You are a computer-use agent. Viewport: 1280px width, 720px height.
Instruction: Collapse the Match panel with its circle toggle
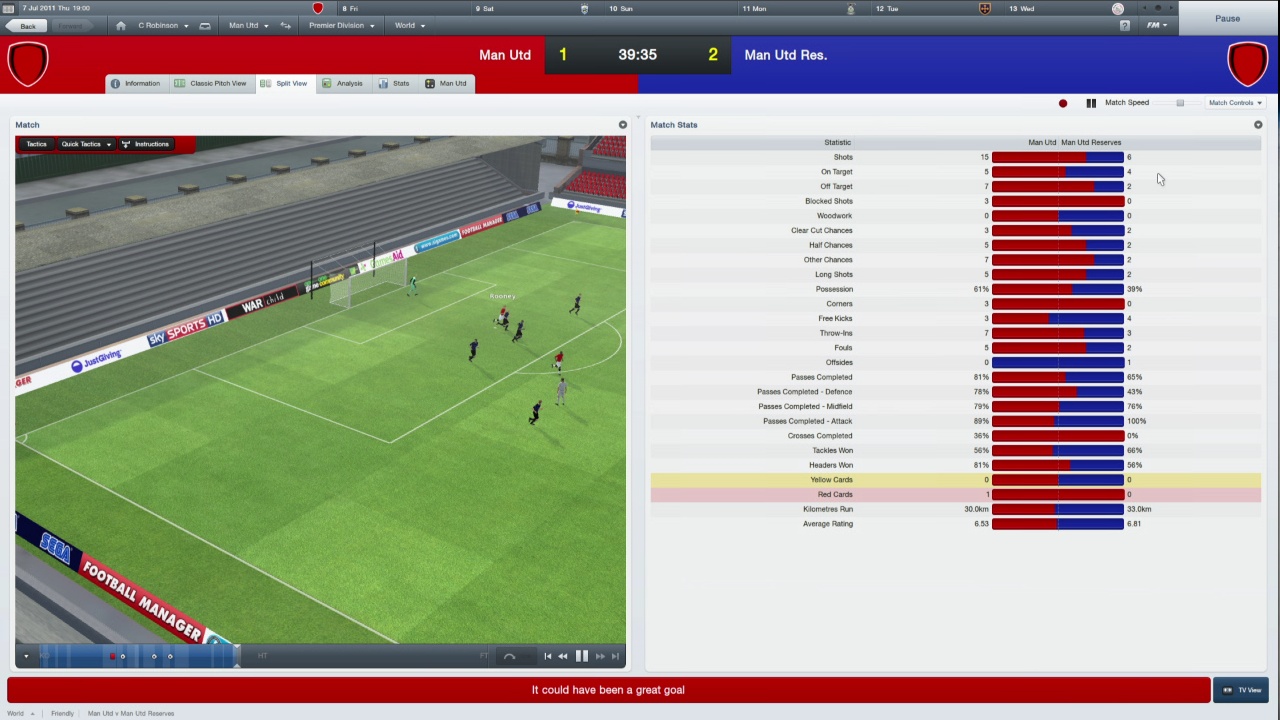(x=622, y=124)
